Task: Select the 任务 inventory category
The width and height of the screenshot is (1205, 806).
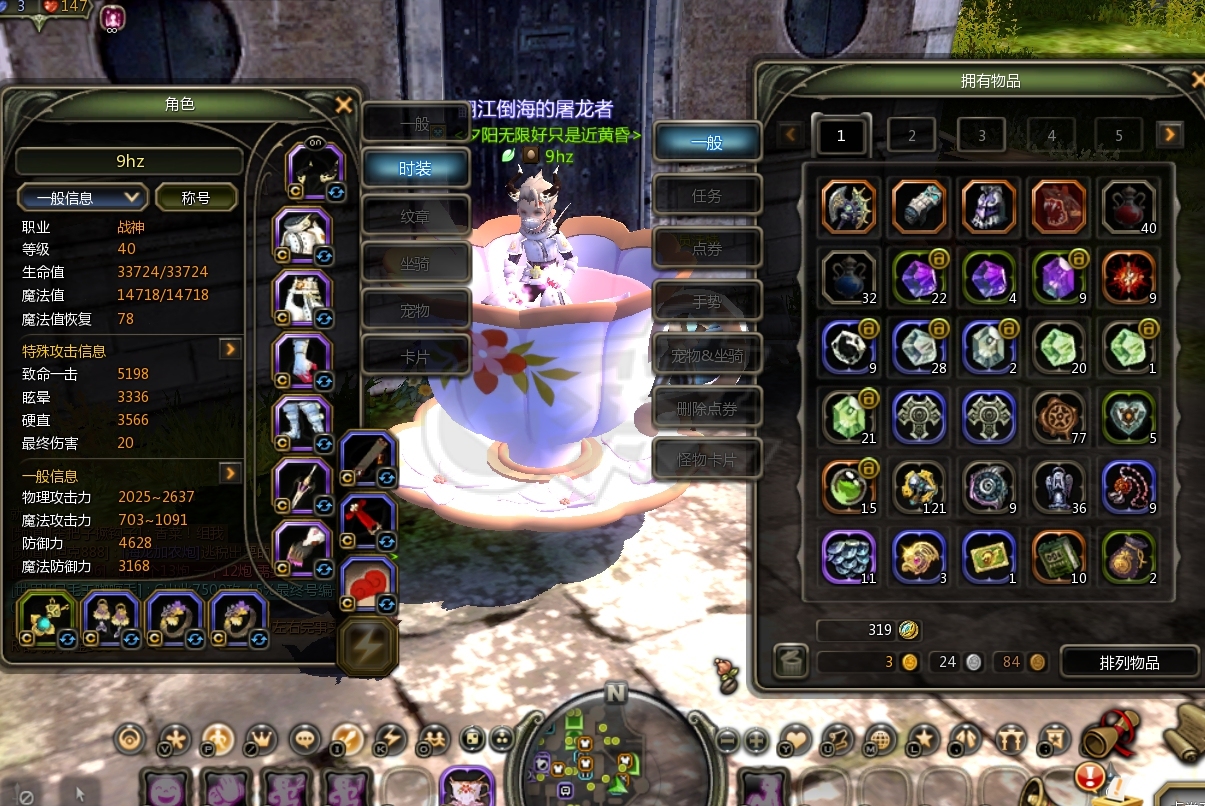Action: click(707, 196)
